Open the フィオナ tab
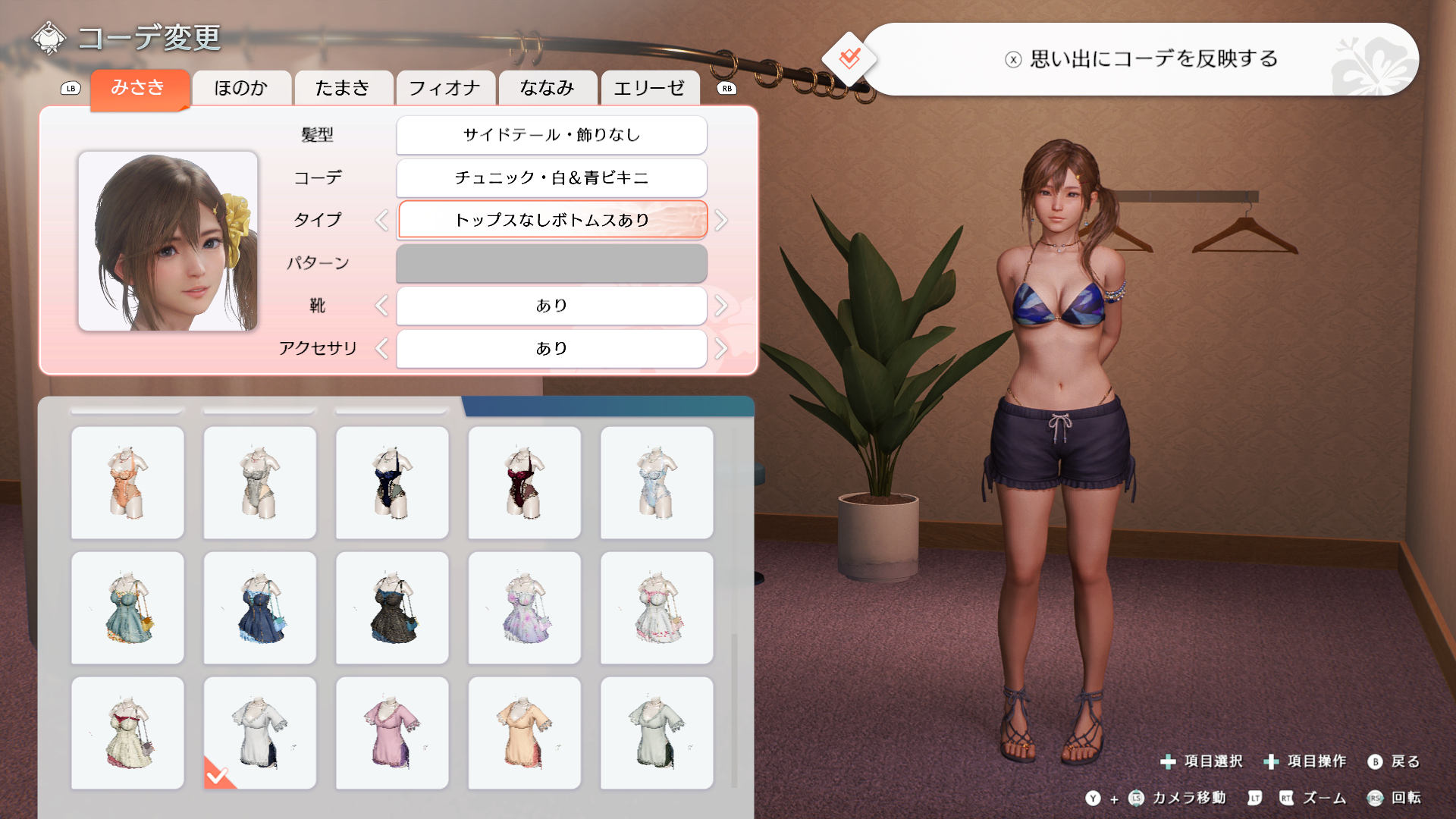The width and height of the screenshot is (1456, 819). point(444,88)
